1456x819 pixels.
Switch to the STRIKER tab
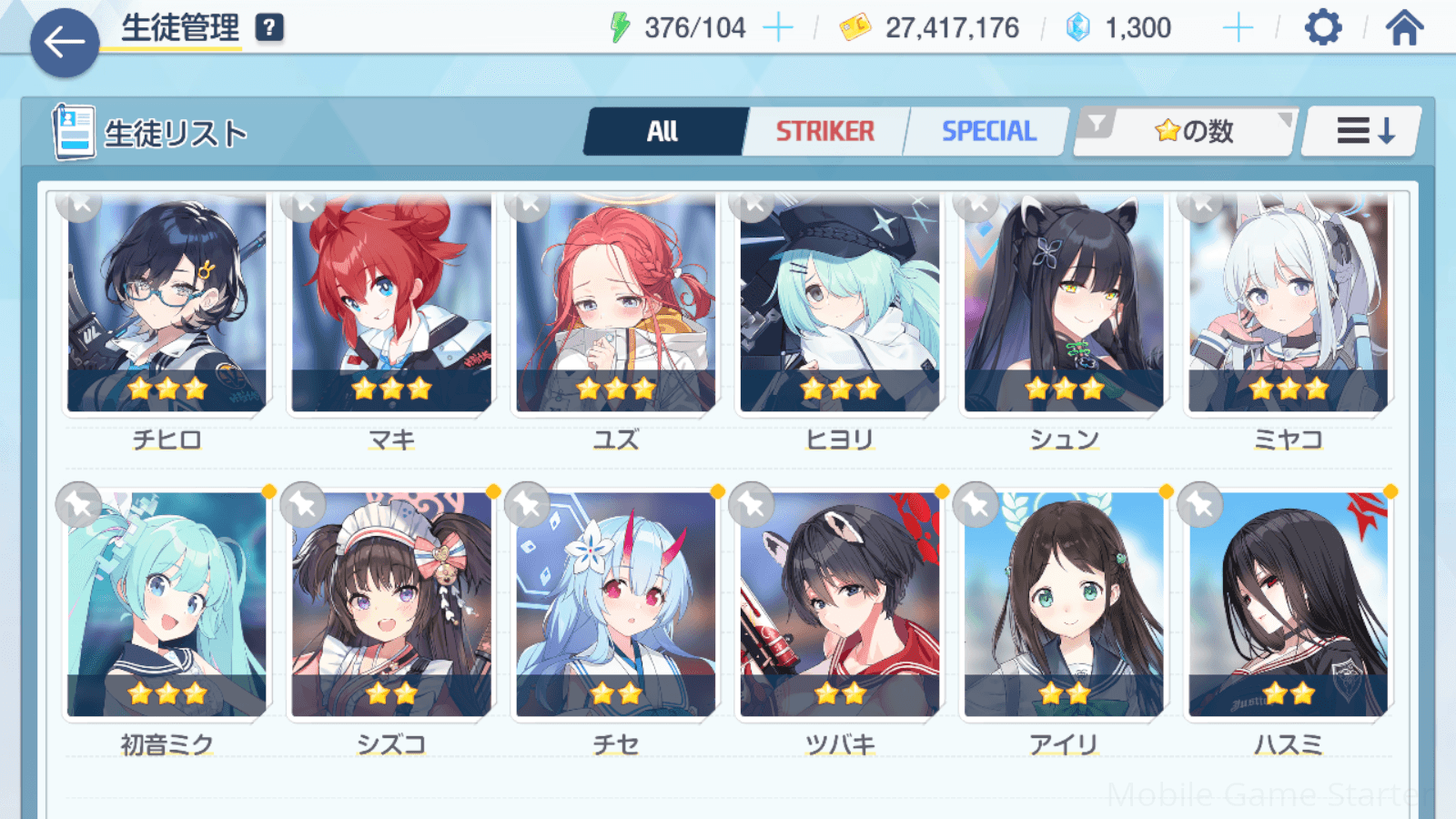824,132
